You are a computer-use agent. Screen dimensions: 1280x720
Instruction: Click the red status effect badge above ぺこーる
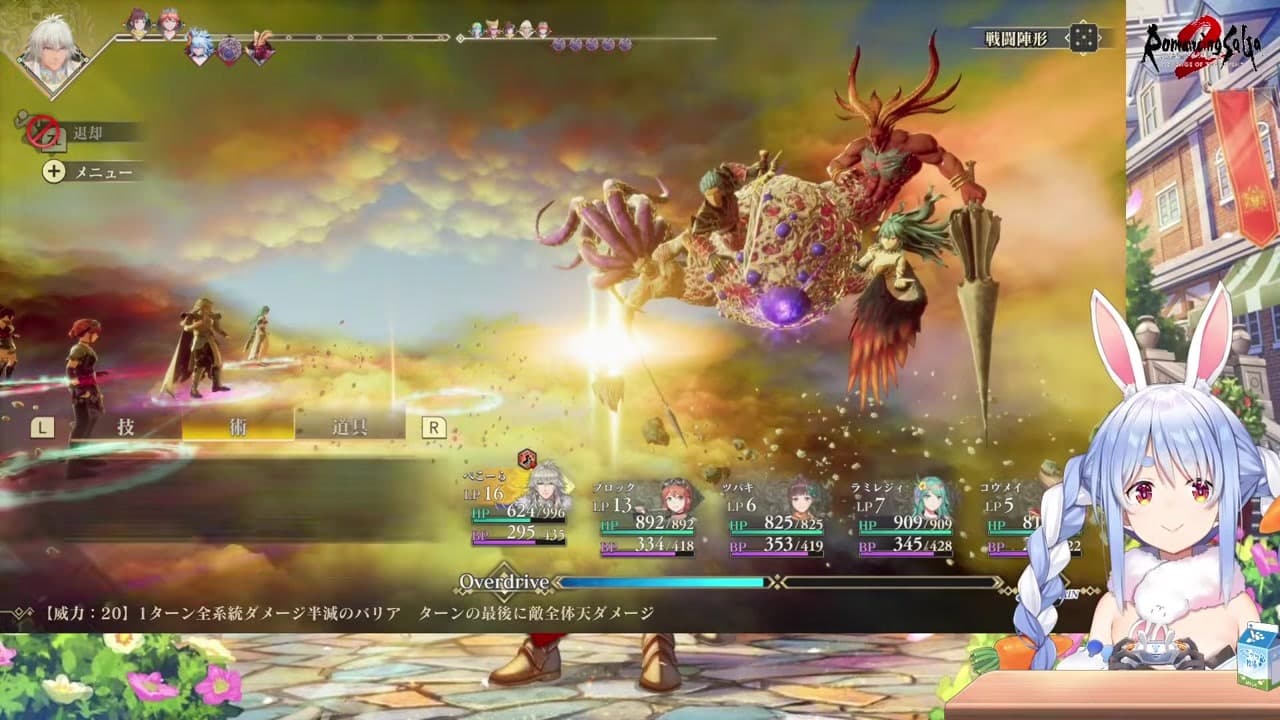click(x=525, y=457)
